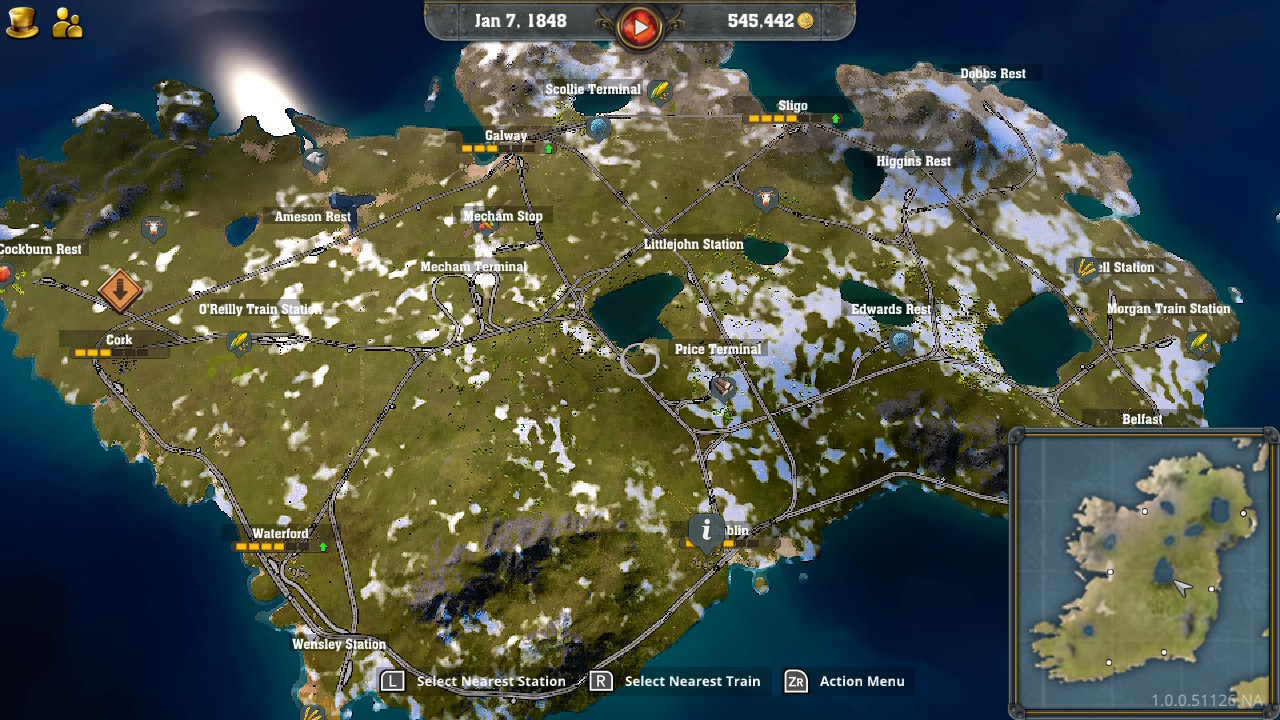This screenshot has height=720, width=1280.
Task: Click the corn icon near Morgan Train Station
Action: tap(1198, 343)
